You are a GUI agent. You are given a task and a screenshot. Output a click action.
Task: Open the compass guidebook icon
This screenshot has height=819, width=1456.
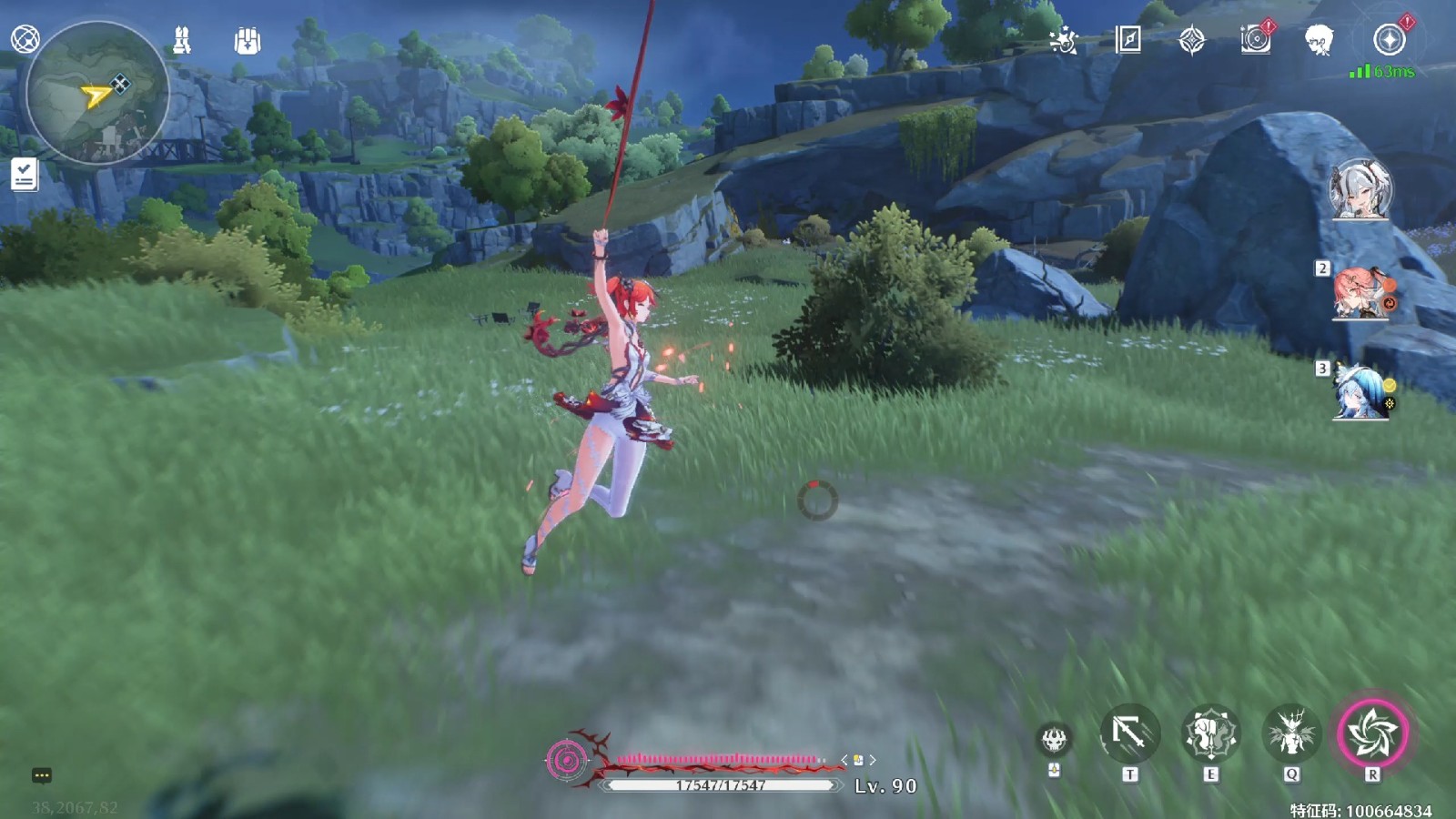(x=1127, y=39)
